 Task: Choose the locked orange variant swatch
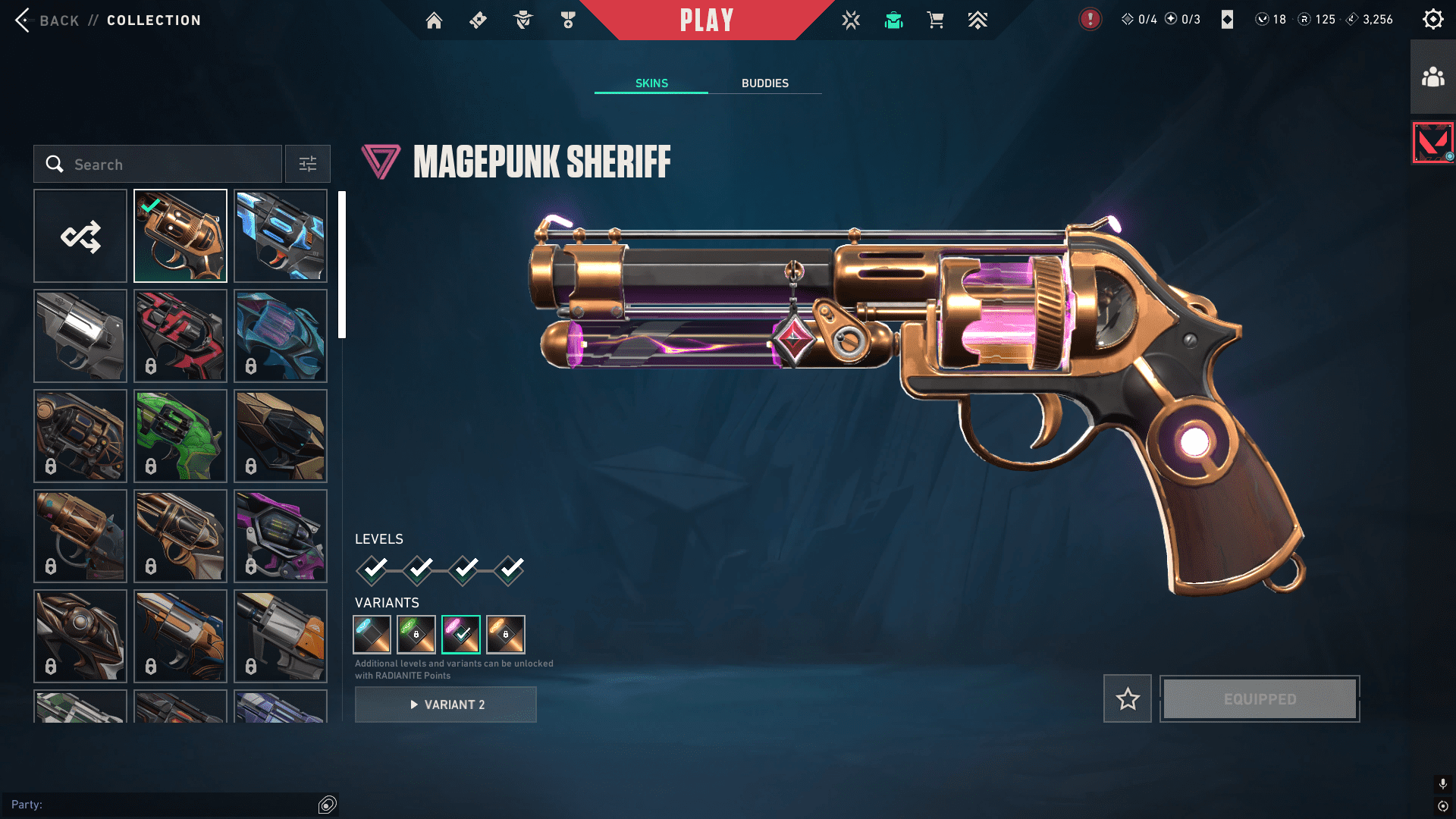(506, 635)
